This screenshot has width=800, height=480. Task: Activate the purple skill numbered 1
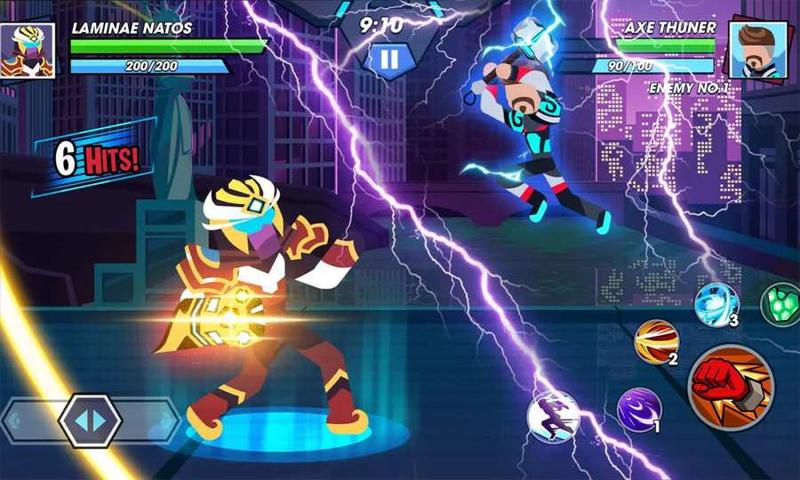click(638, 410)
